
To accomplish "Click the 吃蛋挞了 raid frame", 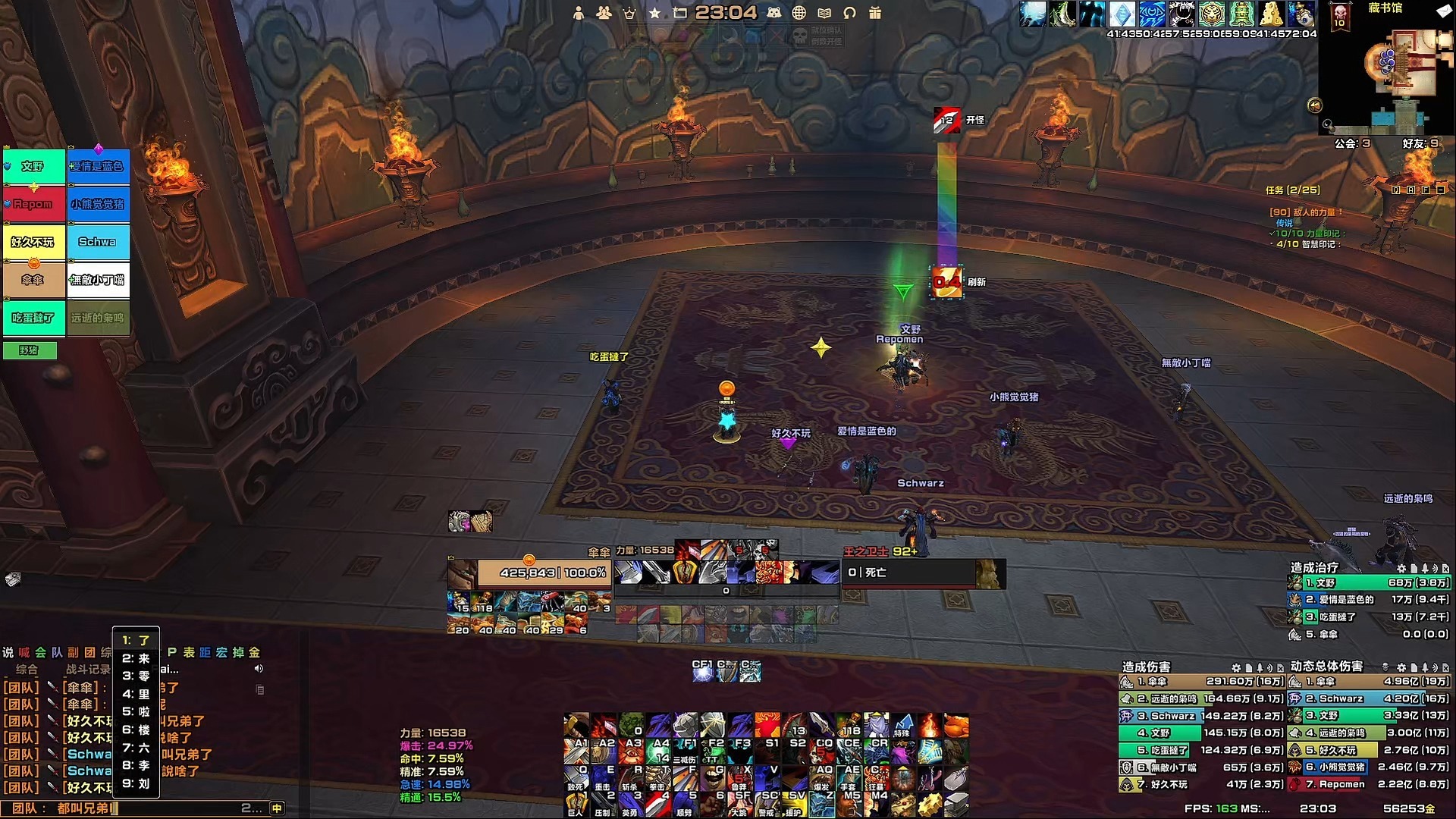I will [x=33, y=318].
